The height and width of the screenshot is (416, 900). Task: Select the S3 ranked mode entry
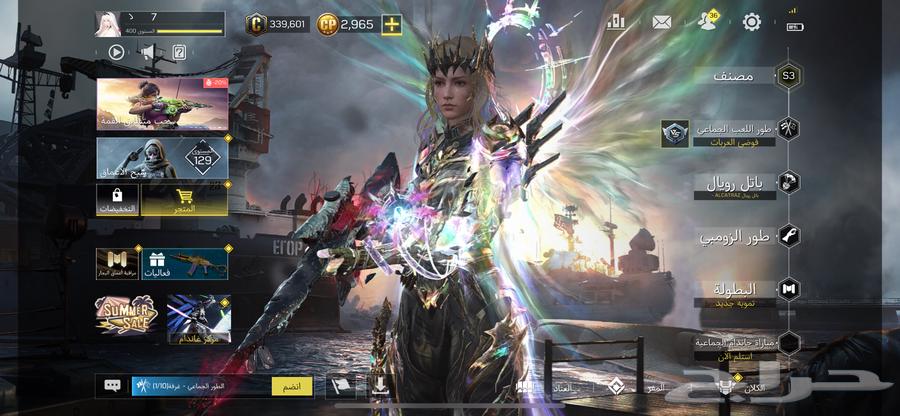(x=789, y=76)
